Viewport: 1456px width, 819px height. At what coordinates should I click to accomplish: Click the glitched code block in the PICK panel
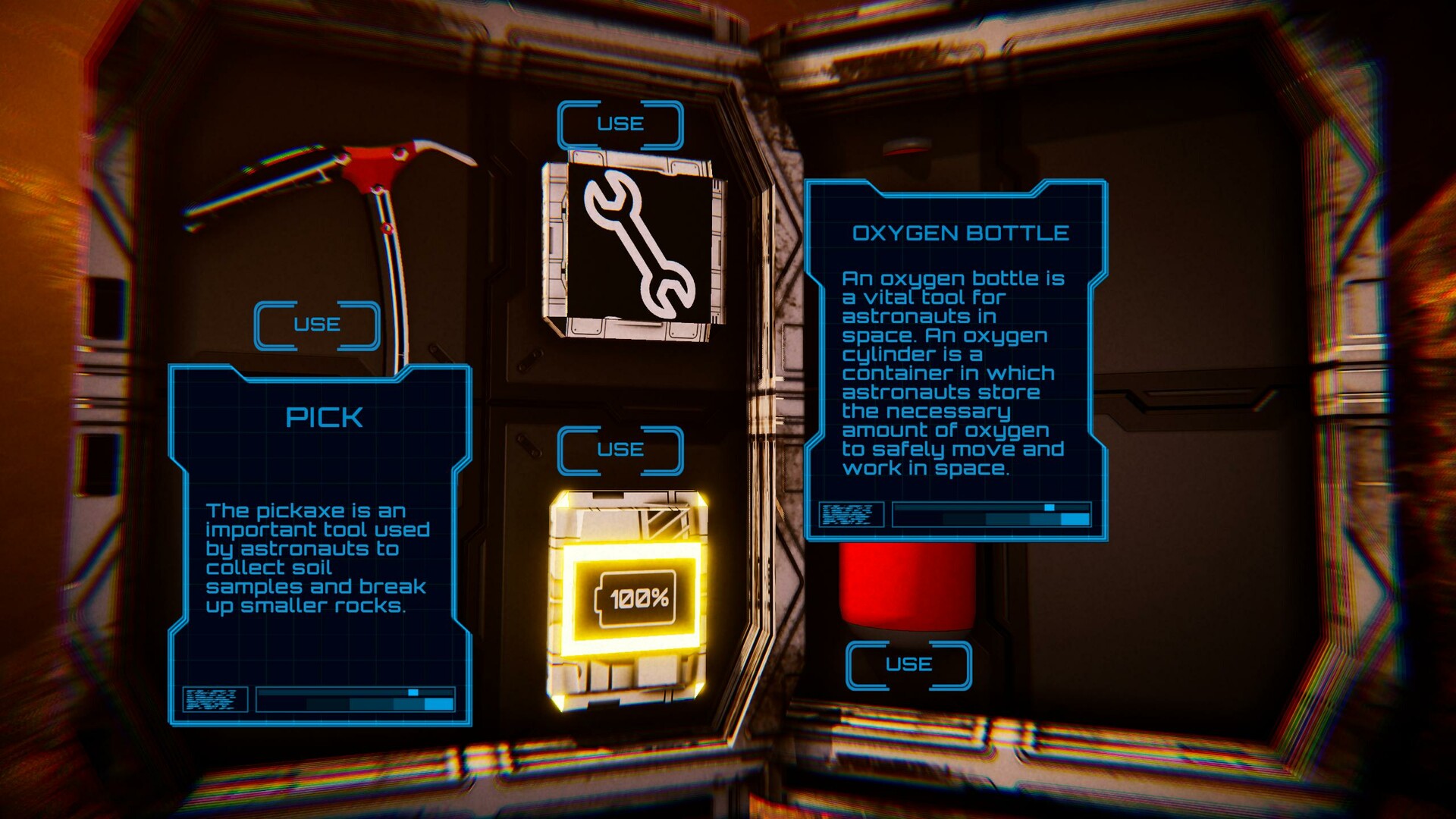point(215,699)
